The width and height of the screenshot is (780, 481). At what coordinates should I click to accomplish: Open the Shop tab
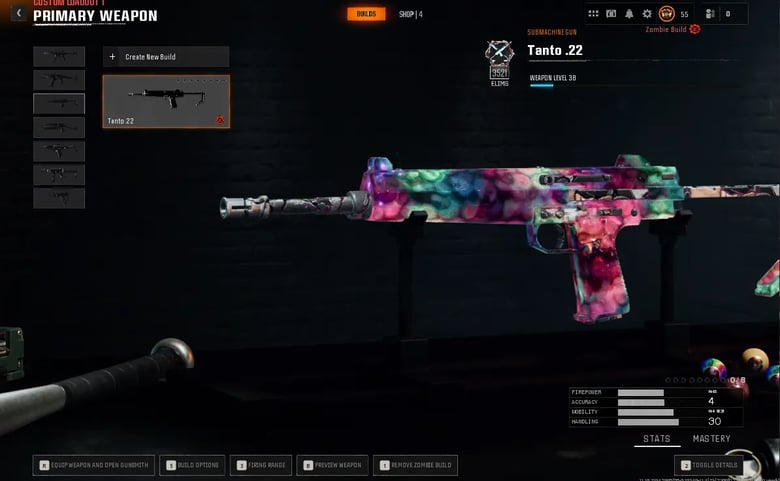tap(410, 14)
